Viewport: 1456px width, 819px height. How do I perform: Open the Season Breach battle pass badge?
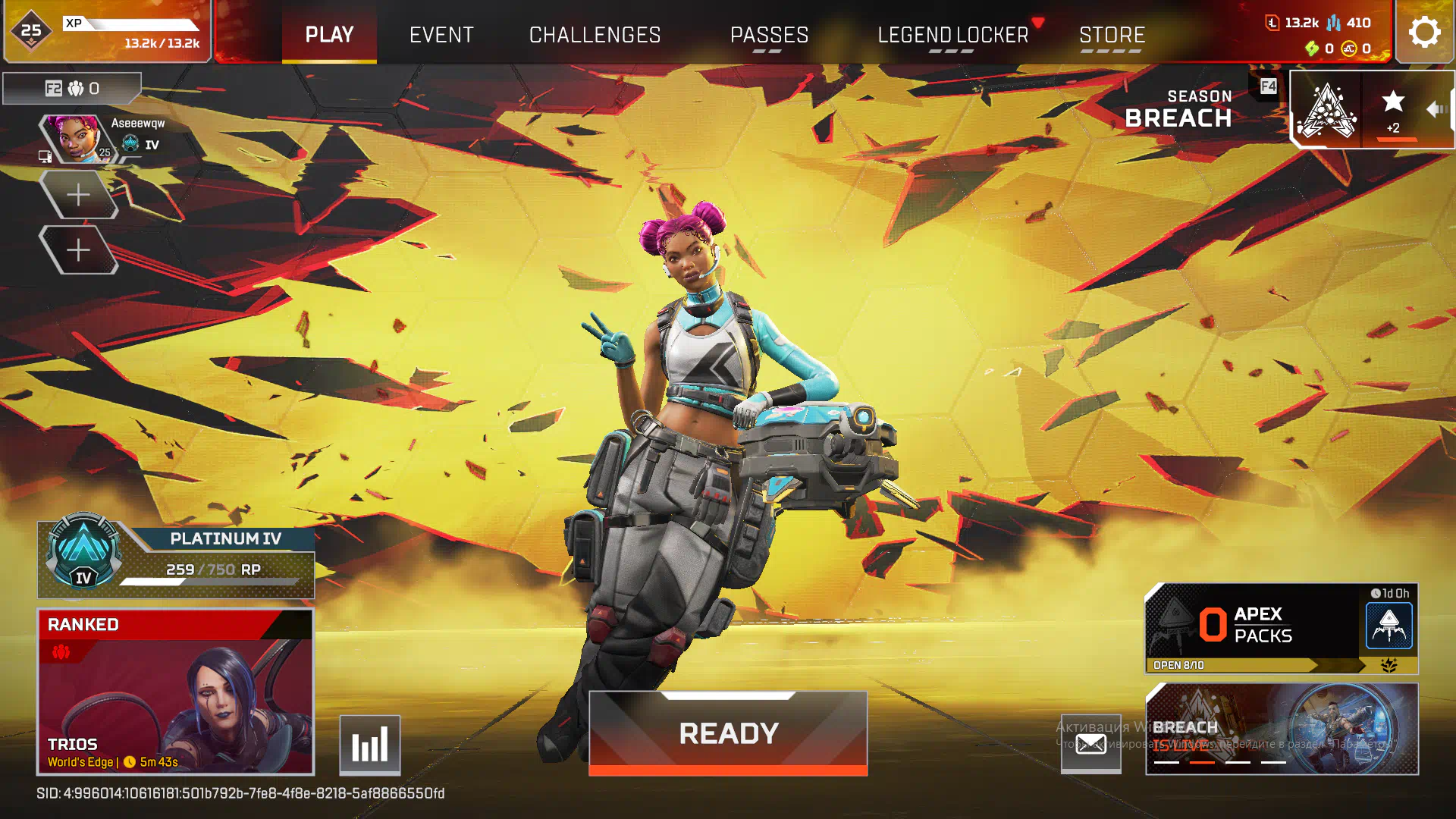(1326, 110)
